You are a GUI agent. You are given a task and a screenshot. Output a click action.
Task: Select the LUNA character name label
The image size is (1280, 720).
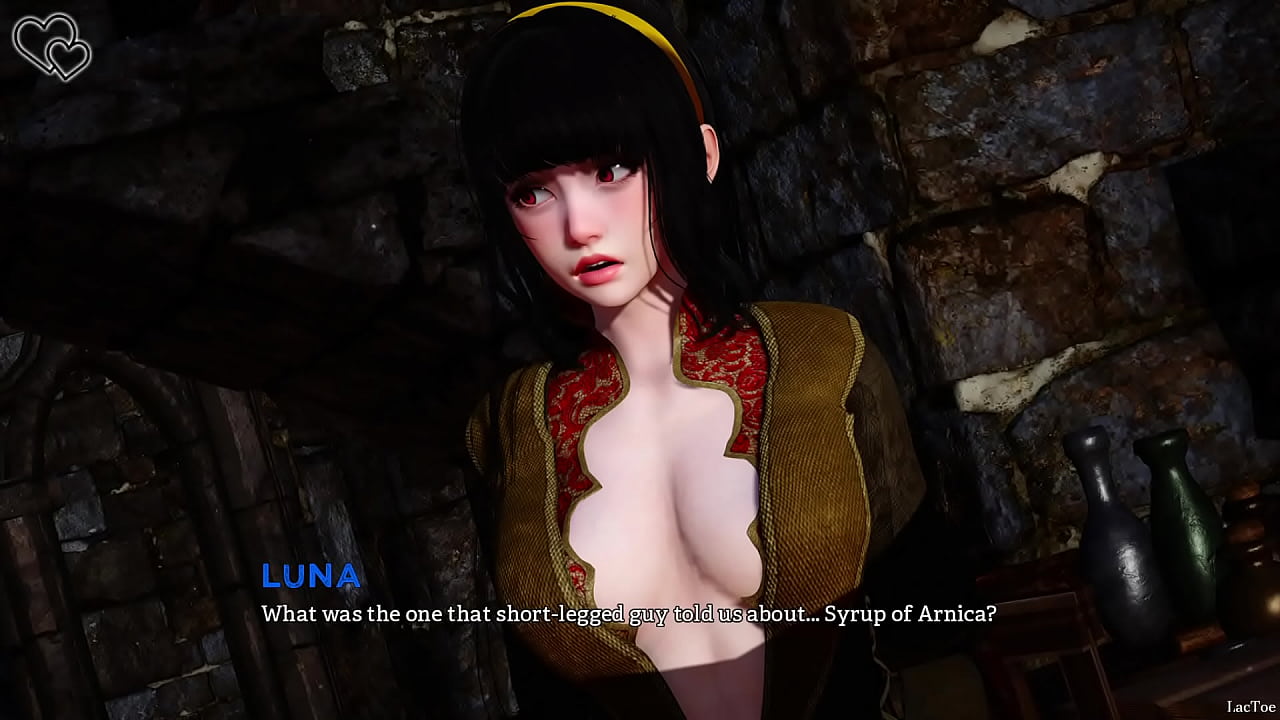[310, 576]
